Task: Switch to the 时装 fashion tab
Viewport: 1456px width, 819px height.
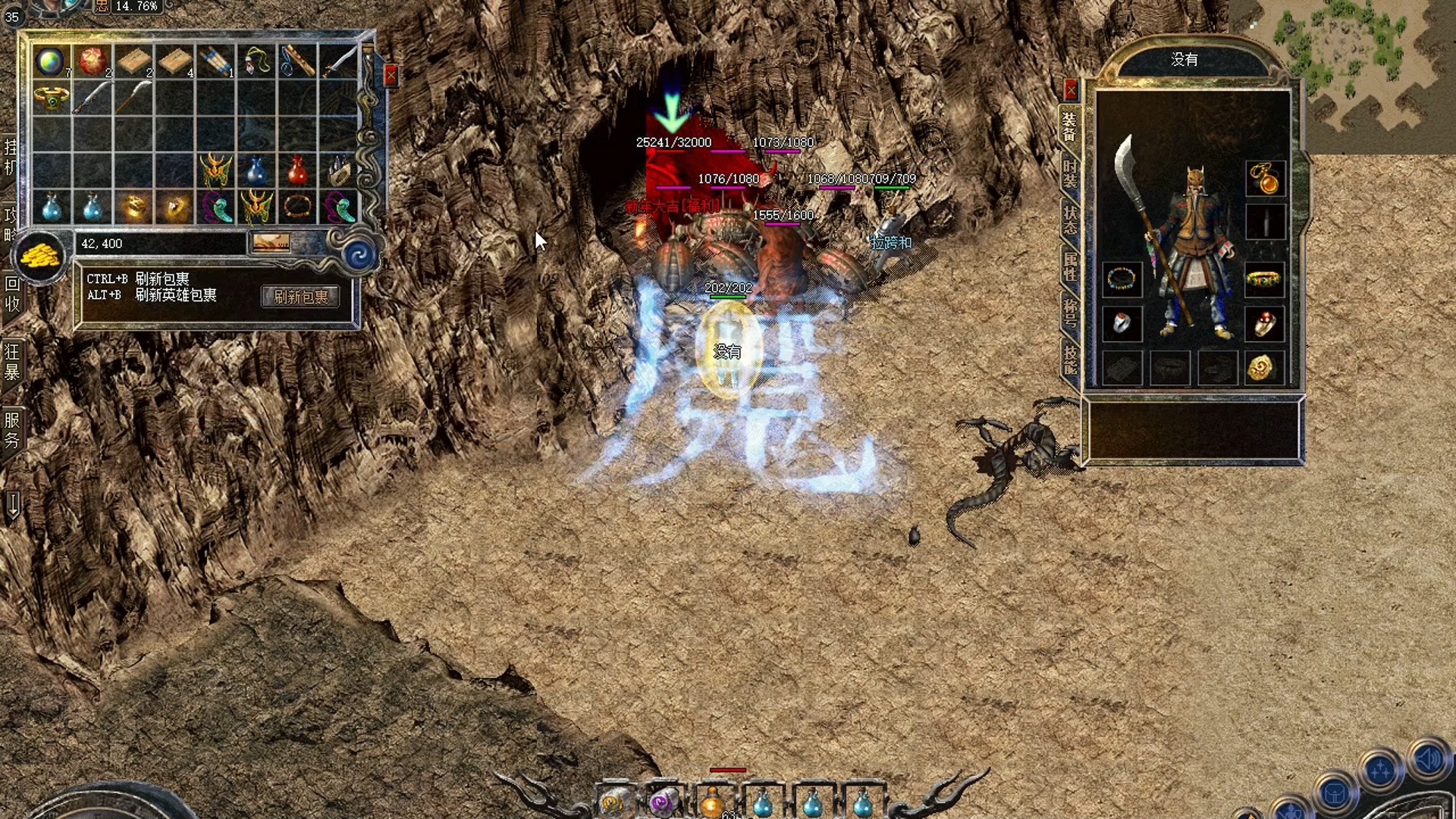Action: point(1069,174)
